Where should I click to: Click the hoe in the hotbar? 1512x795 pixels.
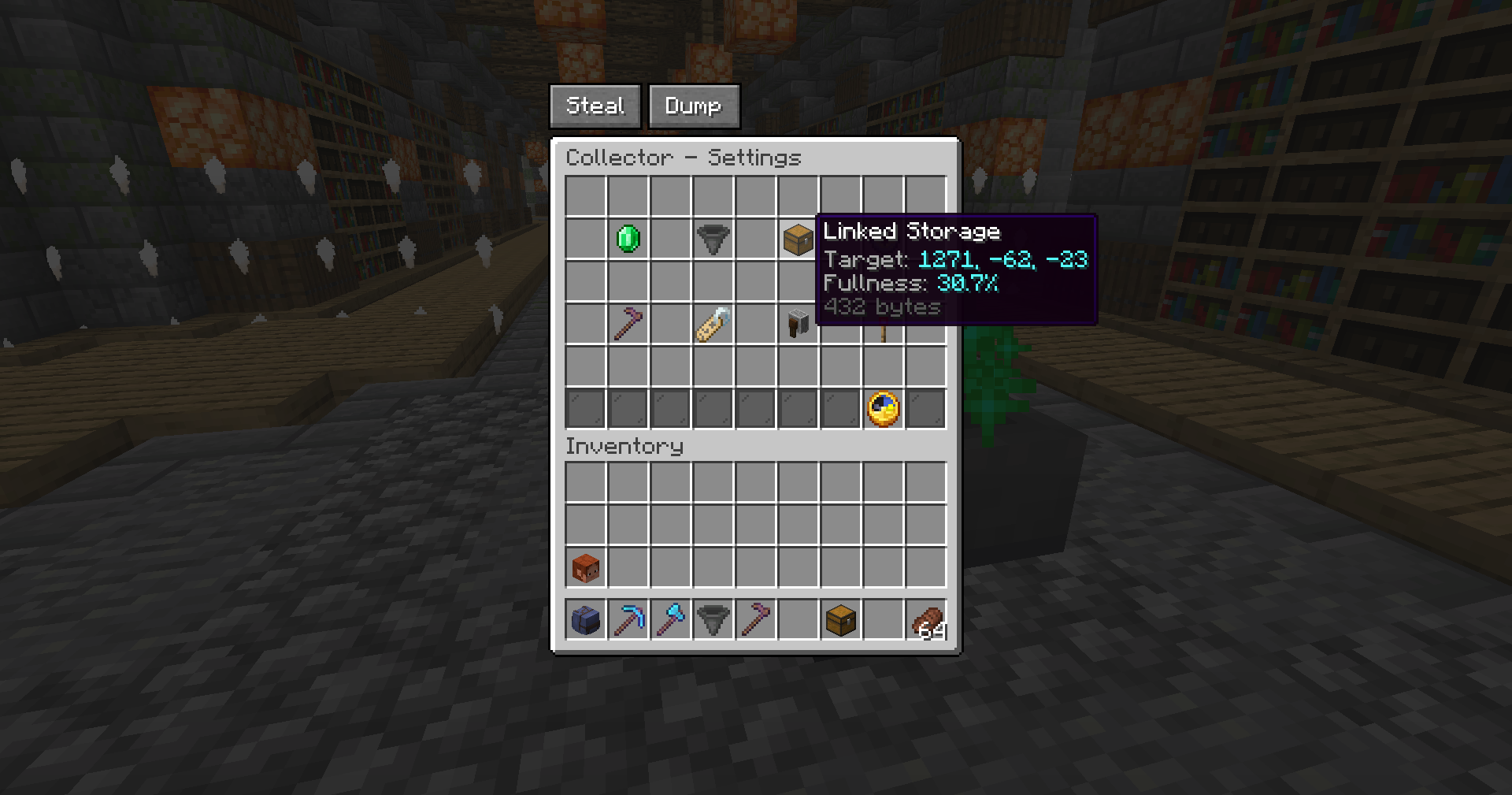(755, 619)
